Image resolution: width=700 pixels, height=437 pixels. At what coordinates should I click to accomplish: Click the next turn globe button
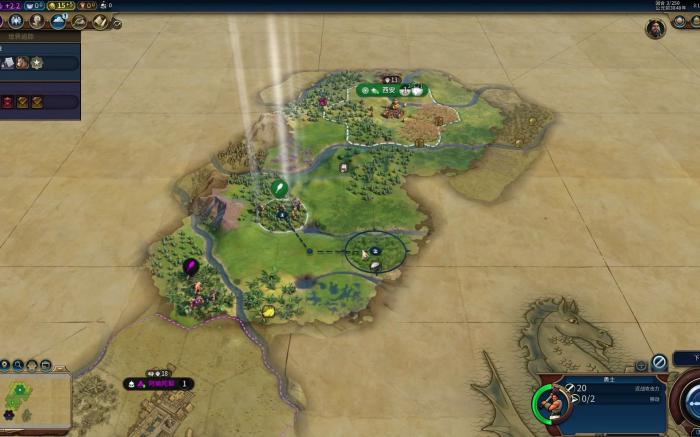689,400
